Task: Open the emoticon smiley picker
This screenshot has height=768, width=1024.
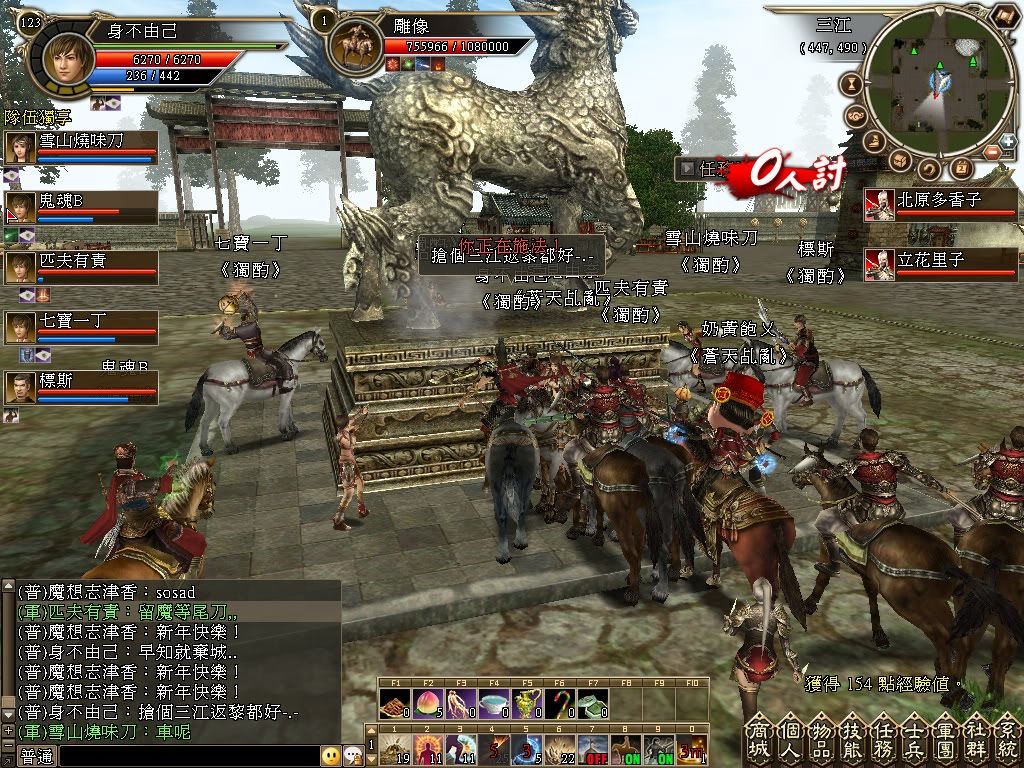Action: [331, 756]
